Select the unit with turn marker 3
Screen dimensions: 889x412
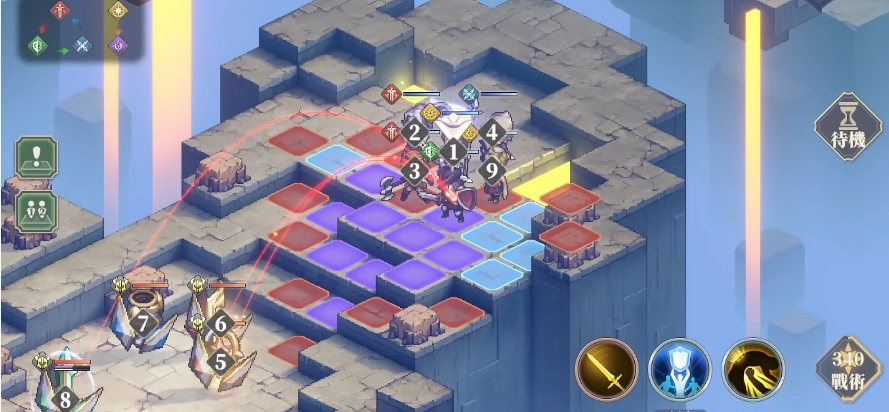tap(415, 171)
